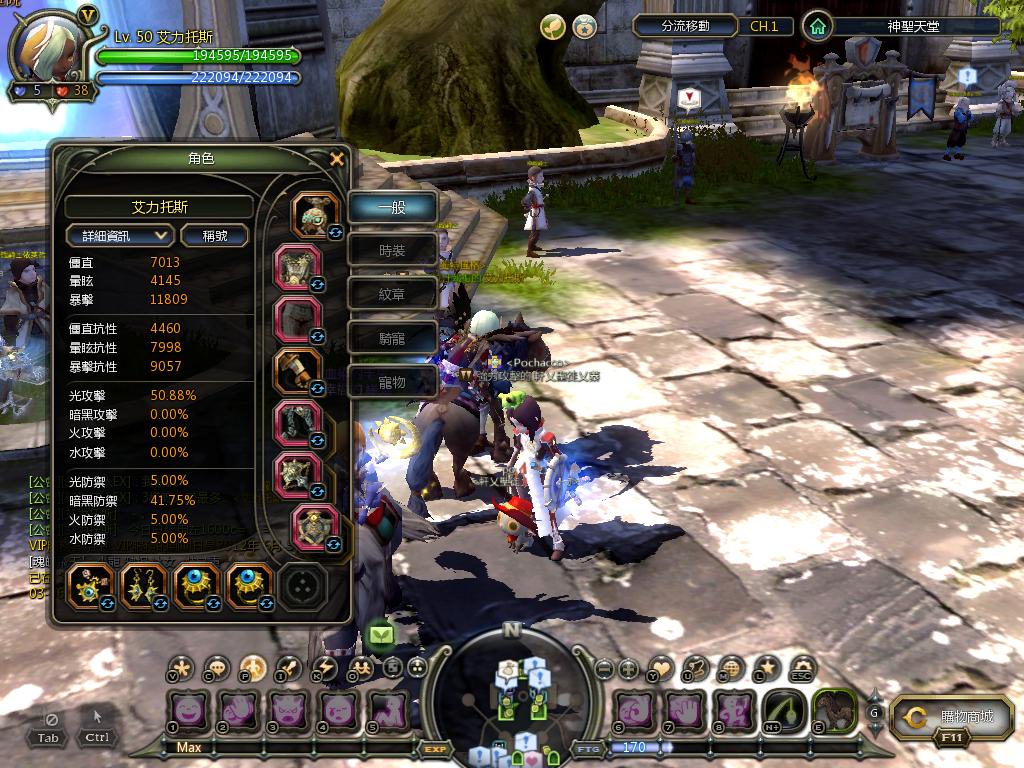This screenshot has width=1024, height=768.
Task: Open the 詳細資訊 dropdown
Action: click(x=120, y=235)
